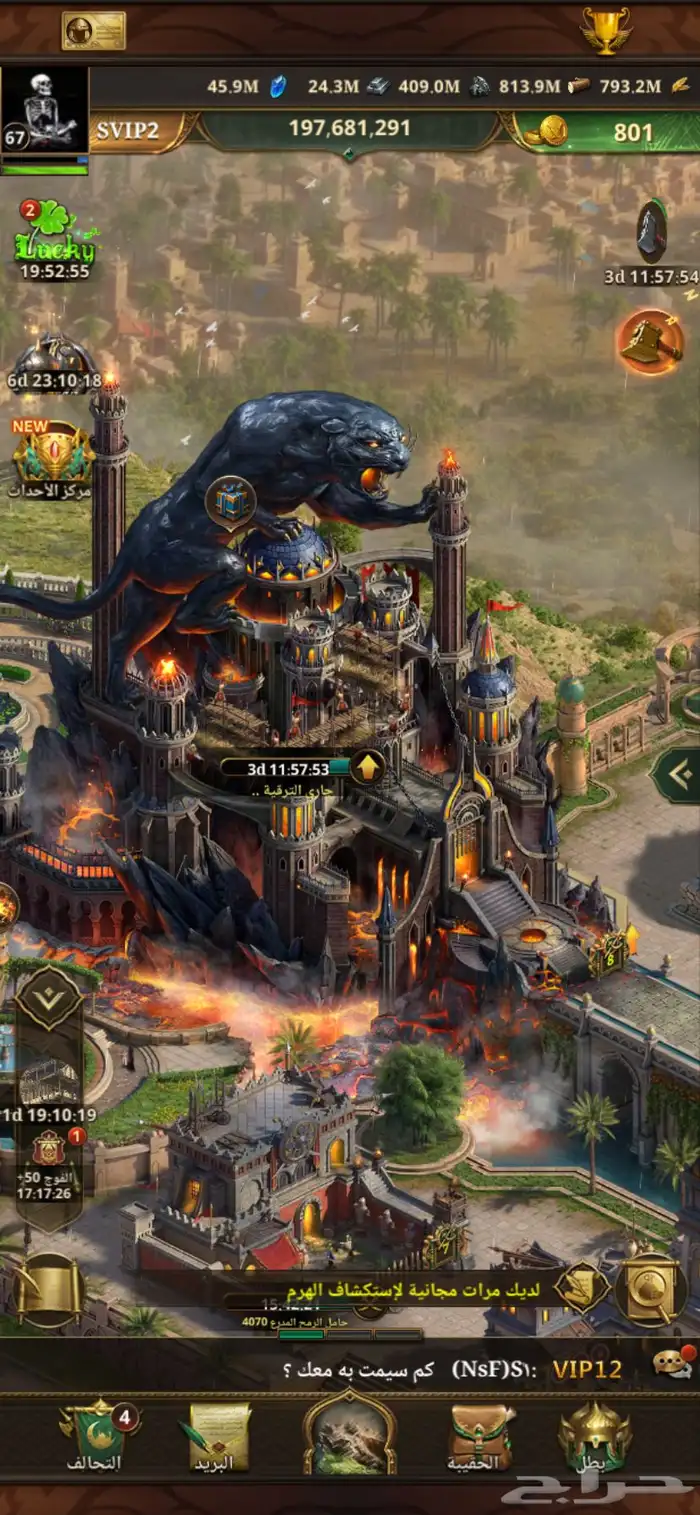Image resolution: width=700 pixels, height=1515 pixels.
Task: Open the skeleton player avatar profile
Action: coord(45,112)
